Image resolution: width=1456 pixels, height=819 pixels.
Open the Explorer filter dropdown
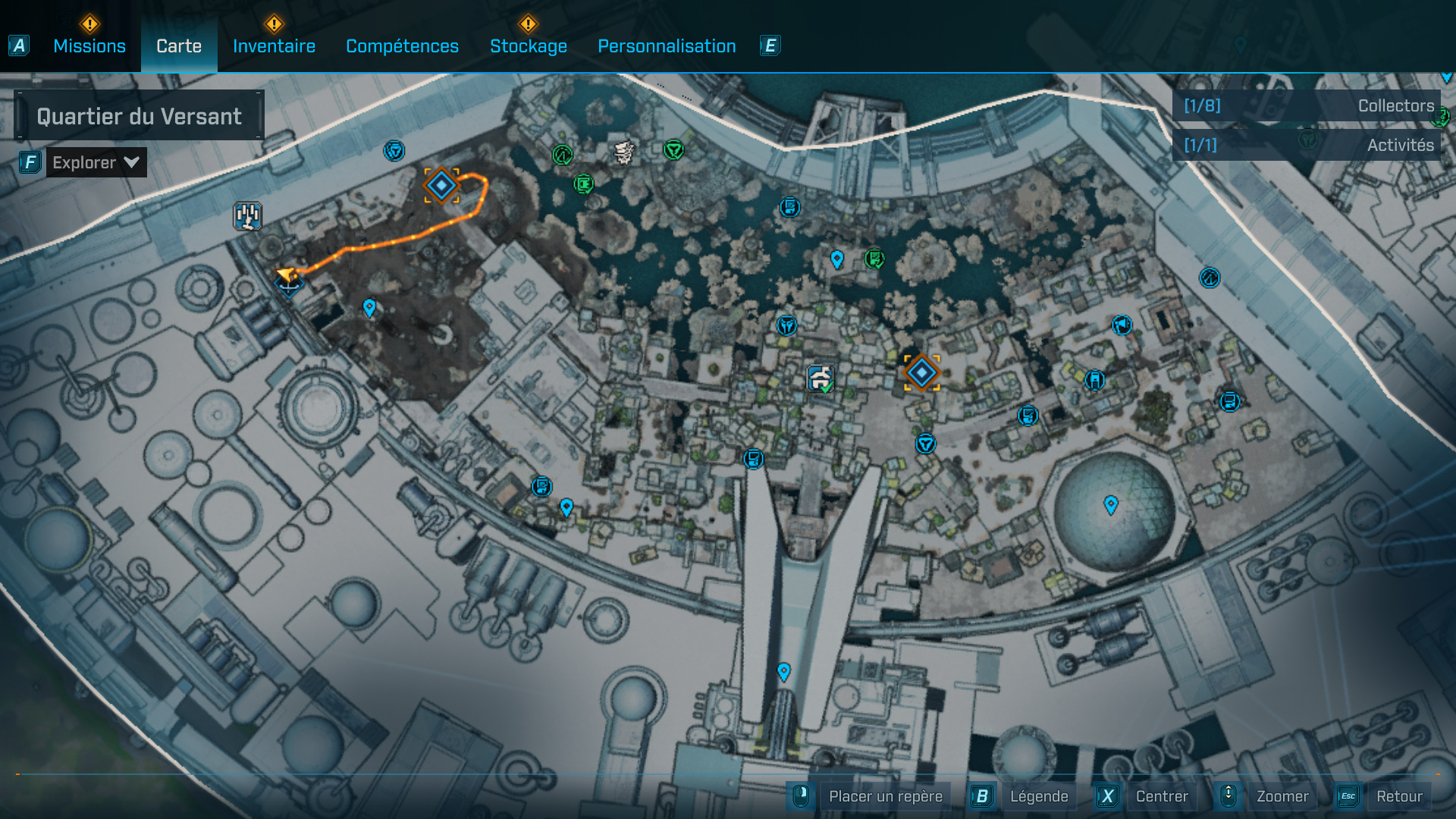[96, 162]
